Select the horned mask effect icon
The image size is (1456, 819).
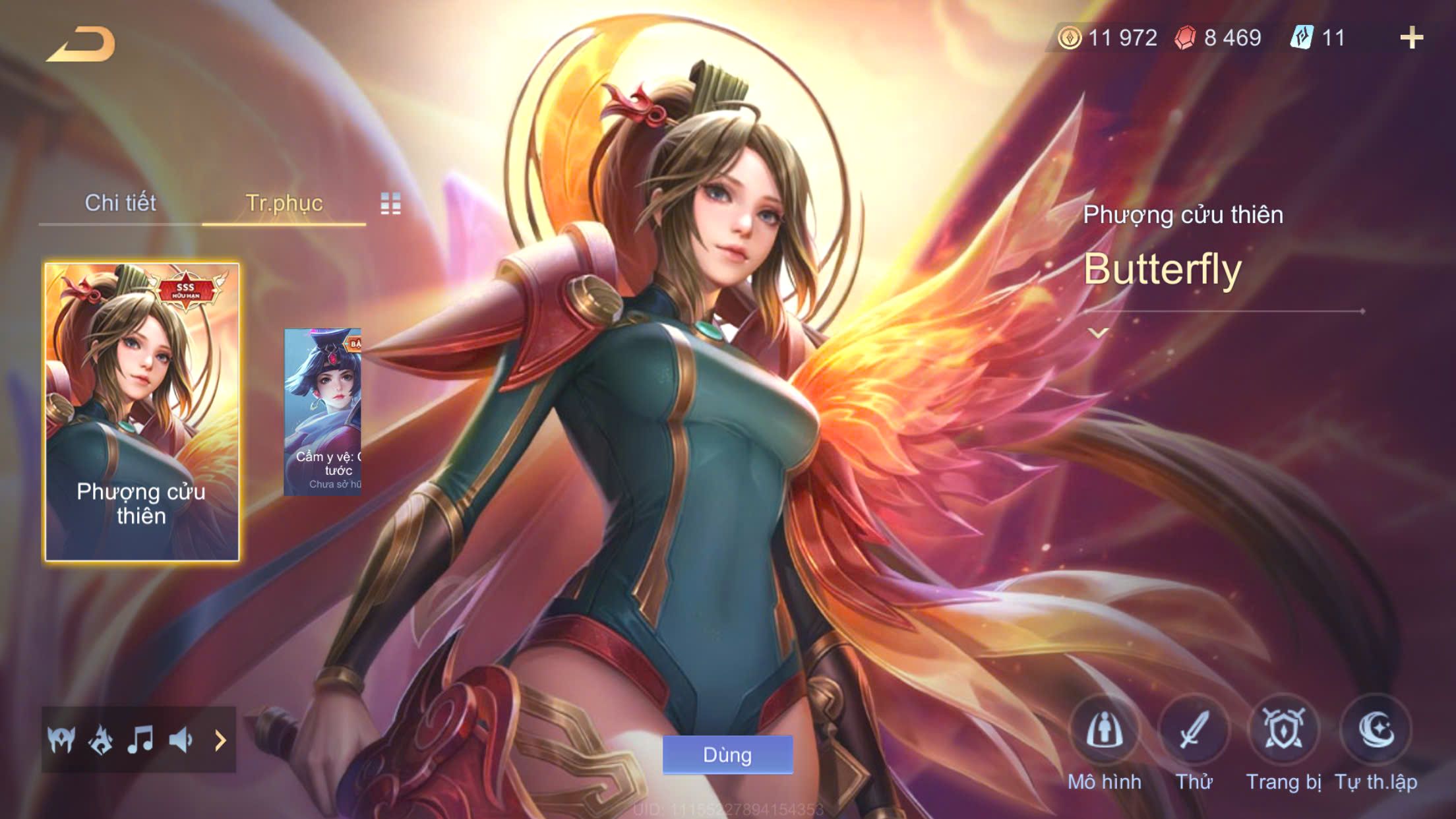(x=61, y=740)
